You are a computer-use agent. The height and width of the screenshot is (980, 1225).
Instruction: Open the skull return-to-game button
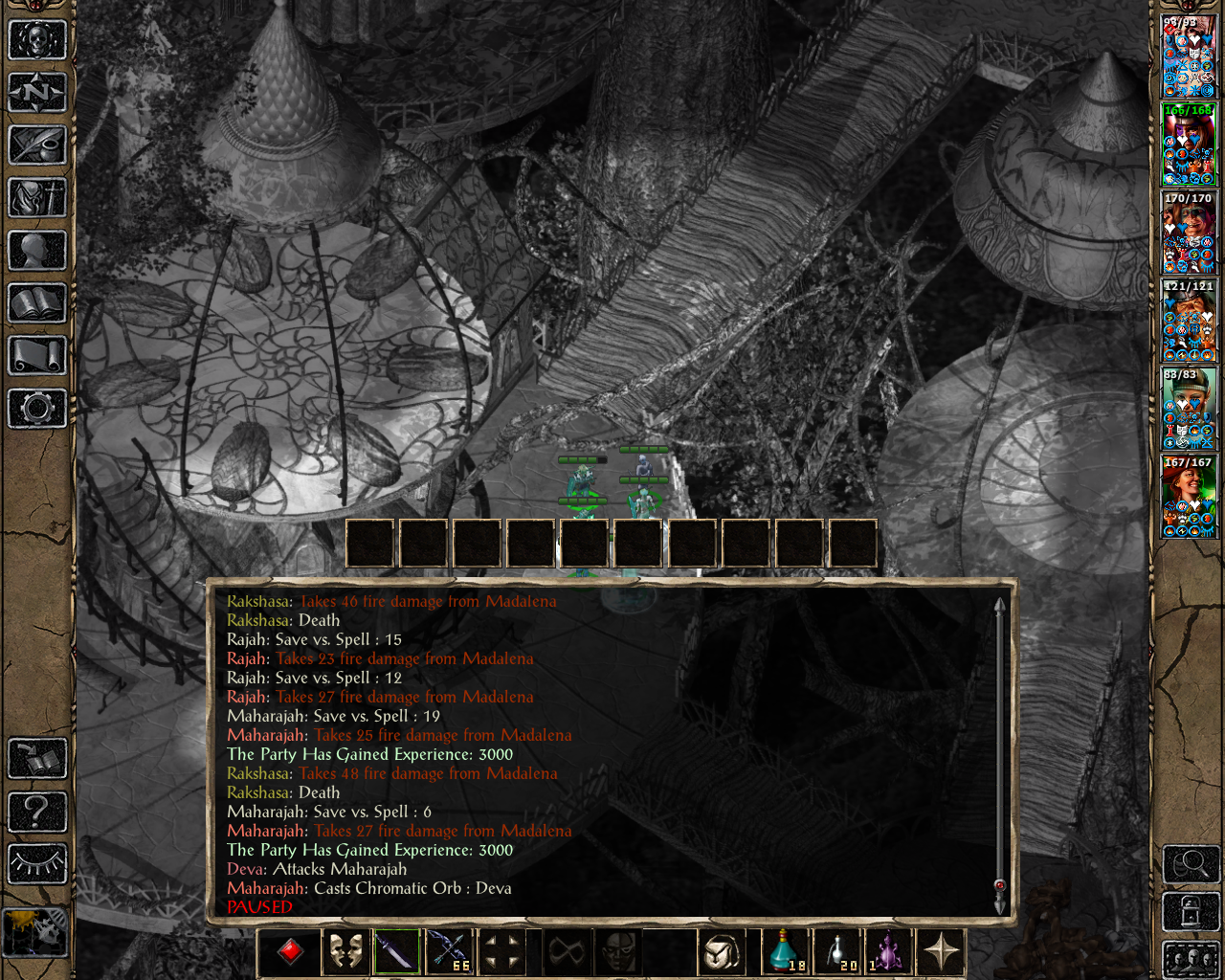[37, 40]
